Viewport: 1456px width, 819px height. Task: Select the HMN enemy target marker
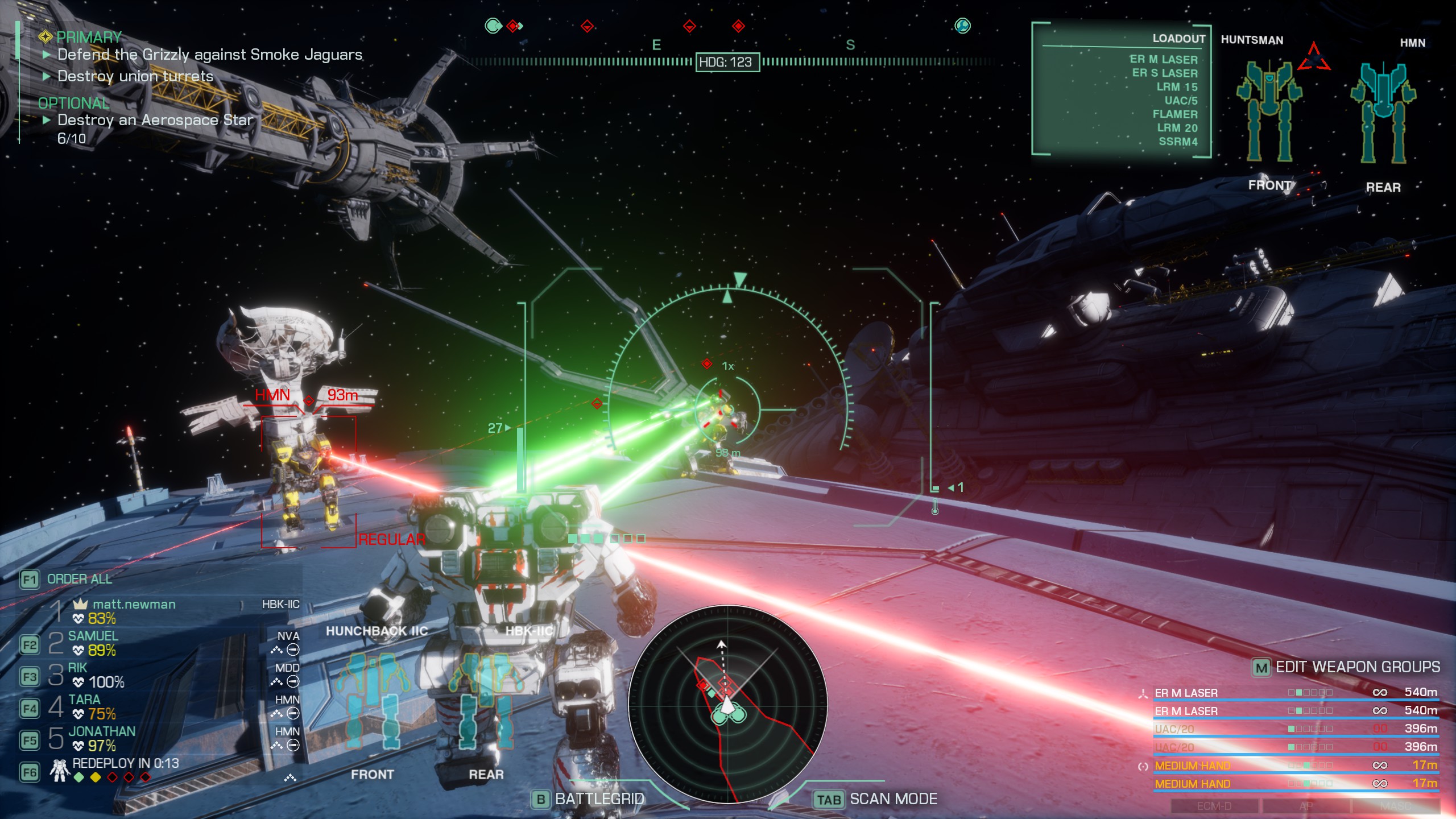click(x=308, y=401)
